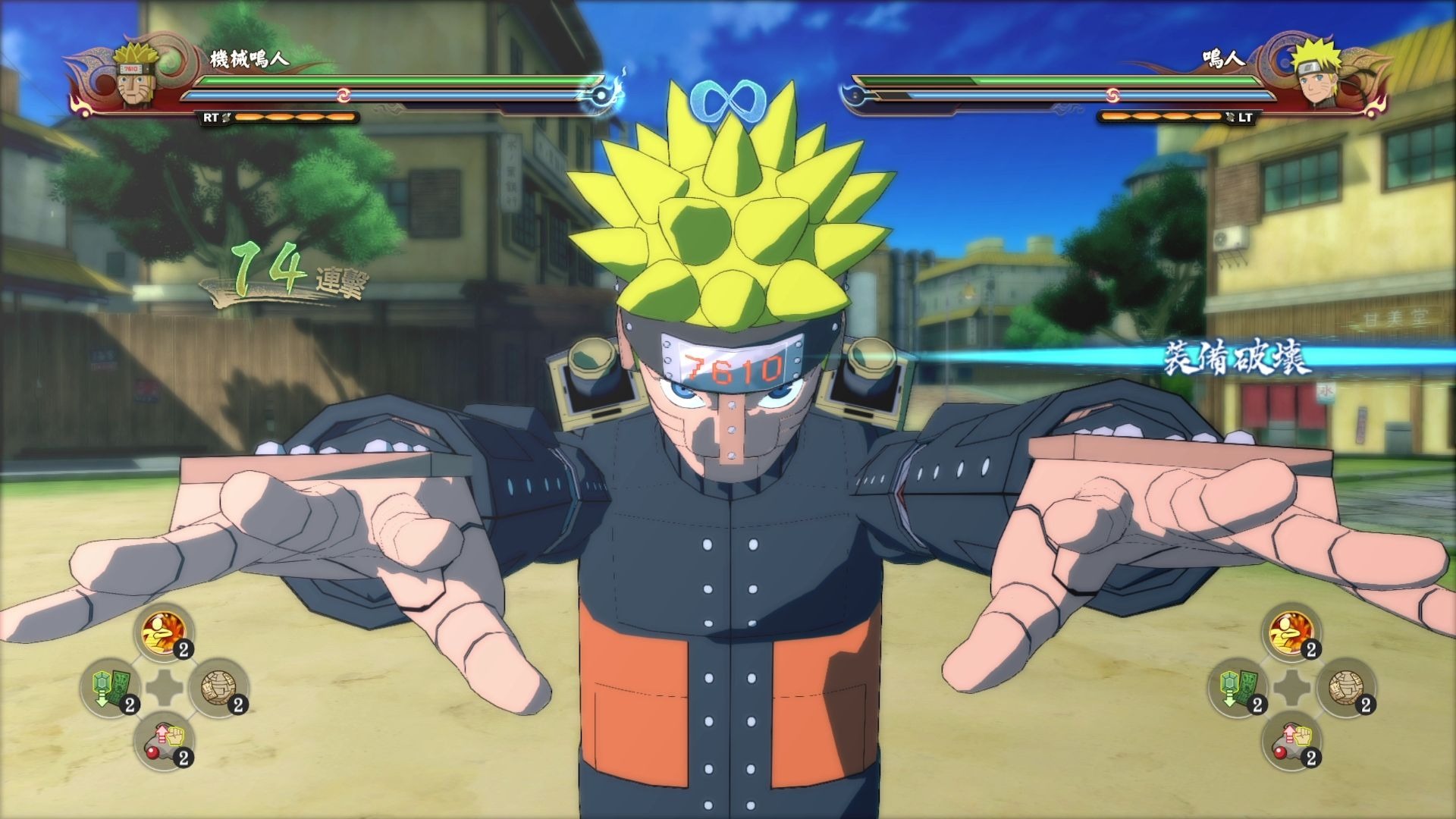Choose player one's paper-wrapped ball item
The height and width of the screenshot is (819, 1456).
pos(218,687)
